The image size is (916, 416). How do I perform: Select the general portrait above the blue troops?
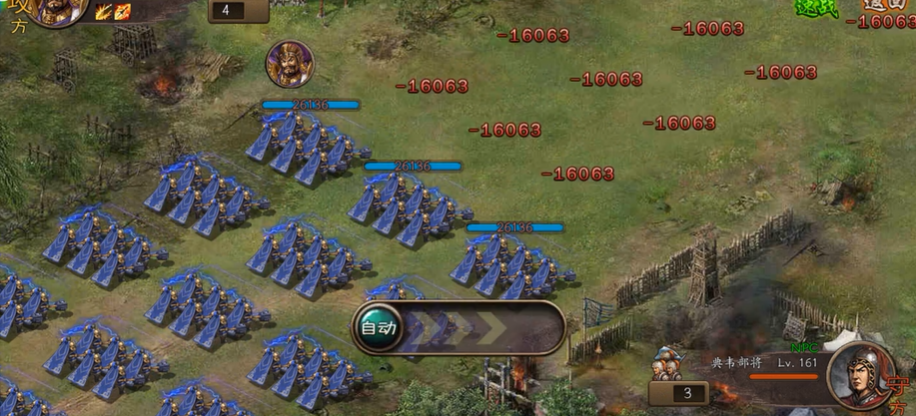[289, 64]
